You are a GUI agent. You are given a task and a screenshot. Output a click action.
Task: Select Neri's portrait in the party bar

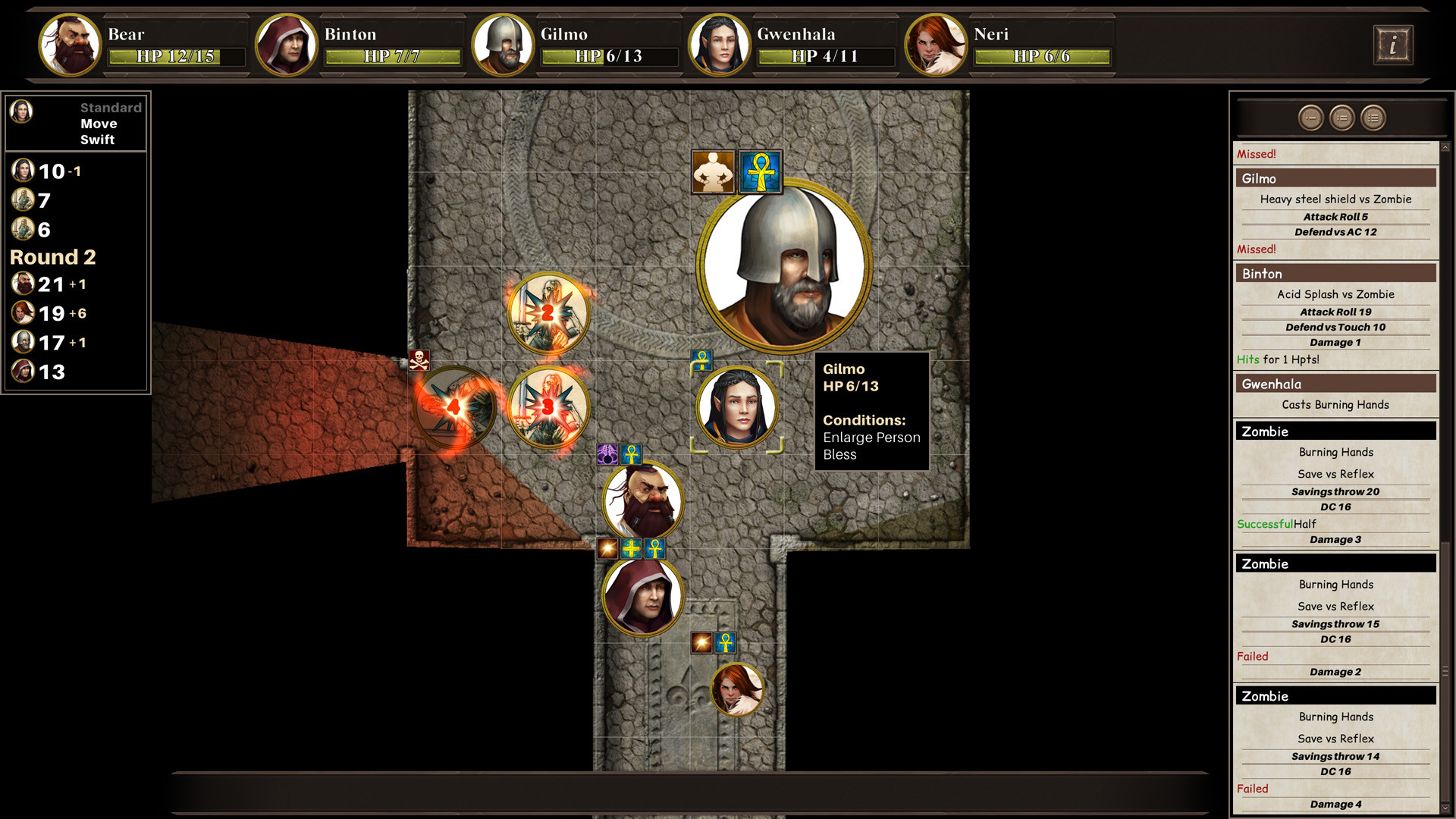pos(937,45)
